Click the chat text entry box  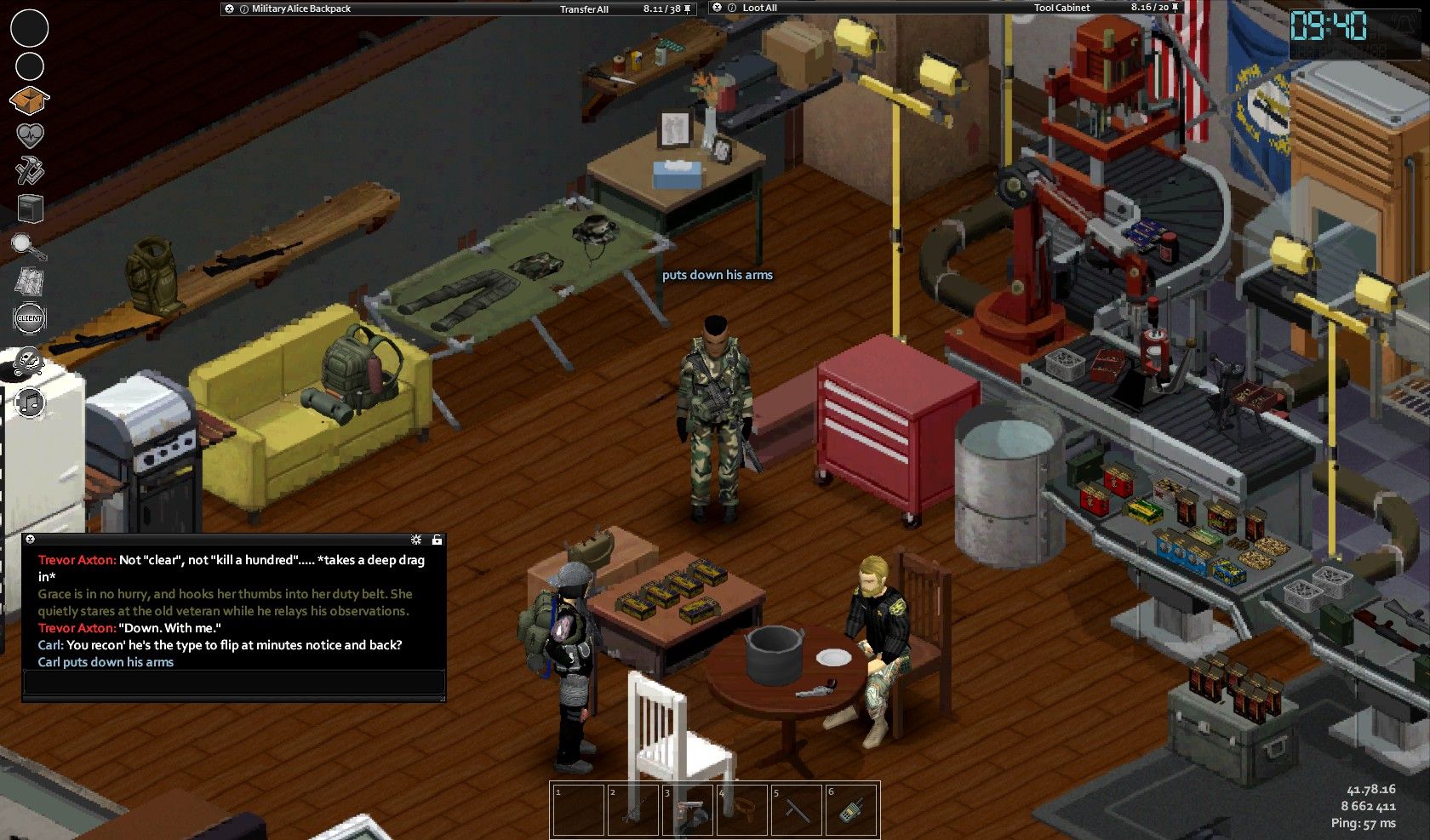pos(234,682)
